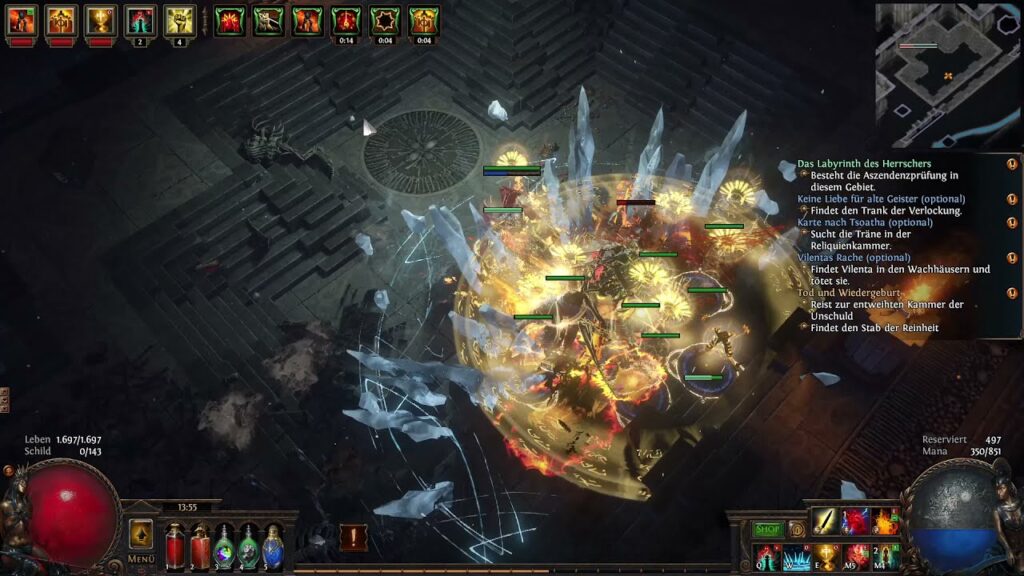Open the coin icon beside the Shop button
This screenshot has height=576, width=1024.
(797, 529)
